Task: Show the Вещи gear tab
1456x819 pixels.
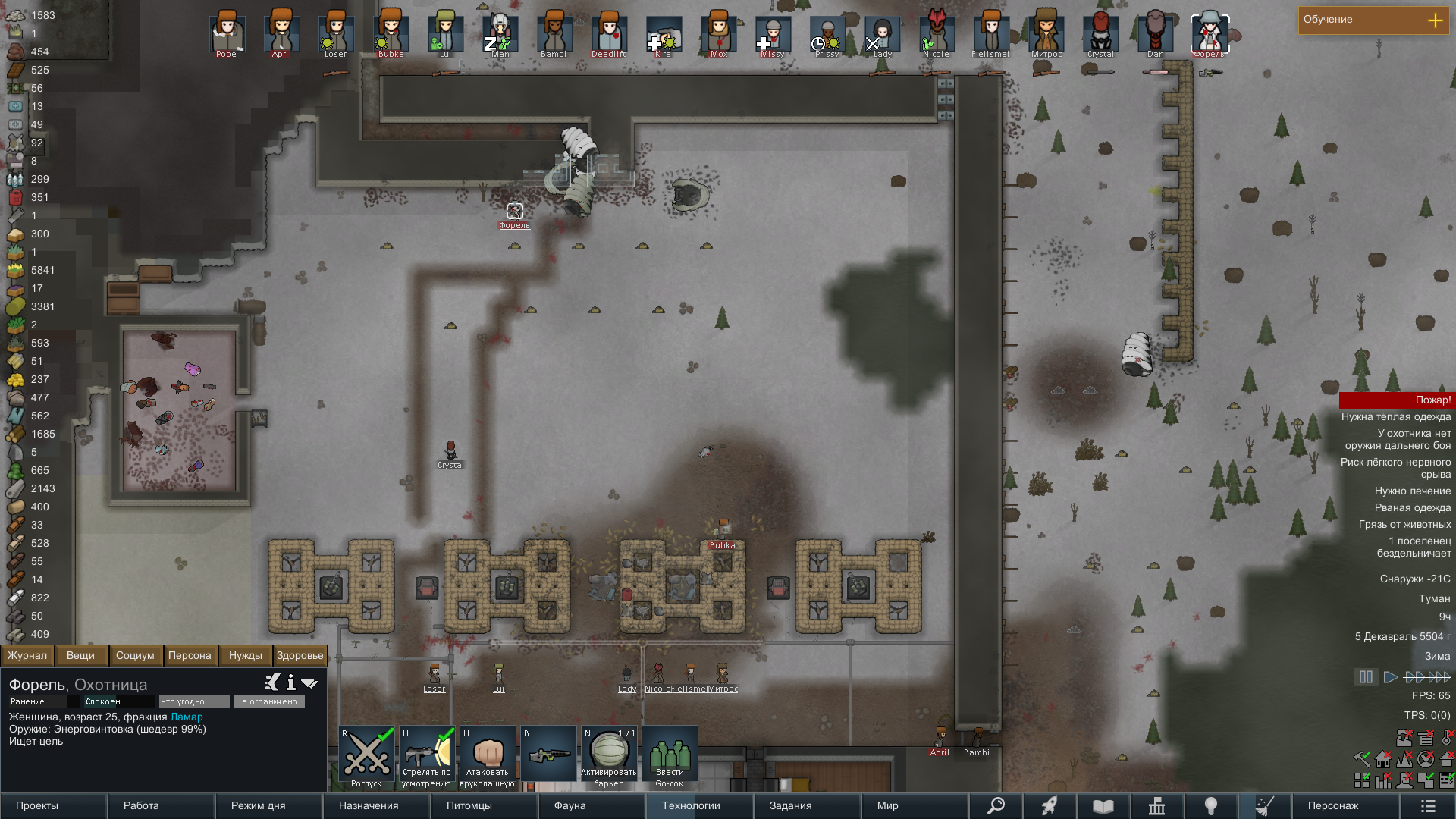Action: click(x=80, y=655)
